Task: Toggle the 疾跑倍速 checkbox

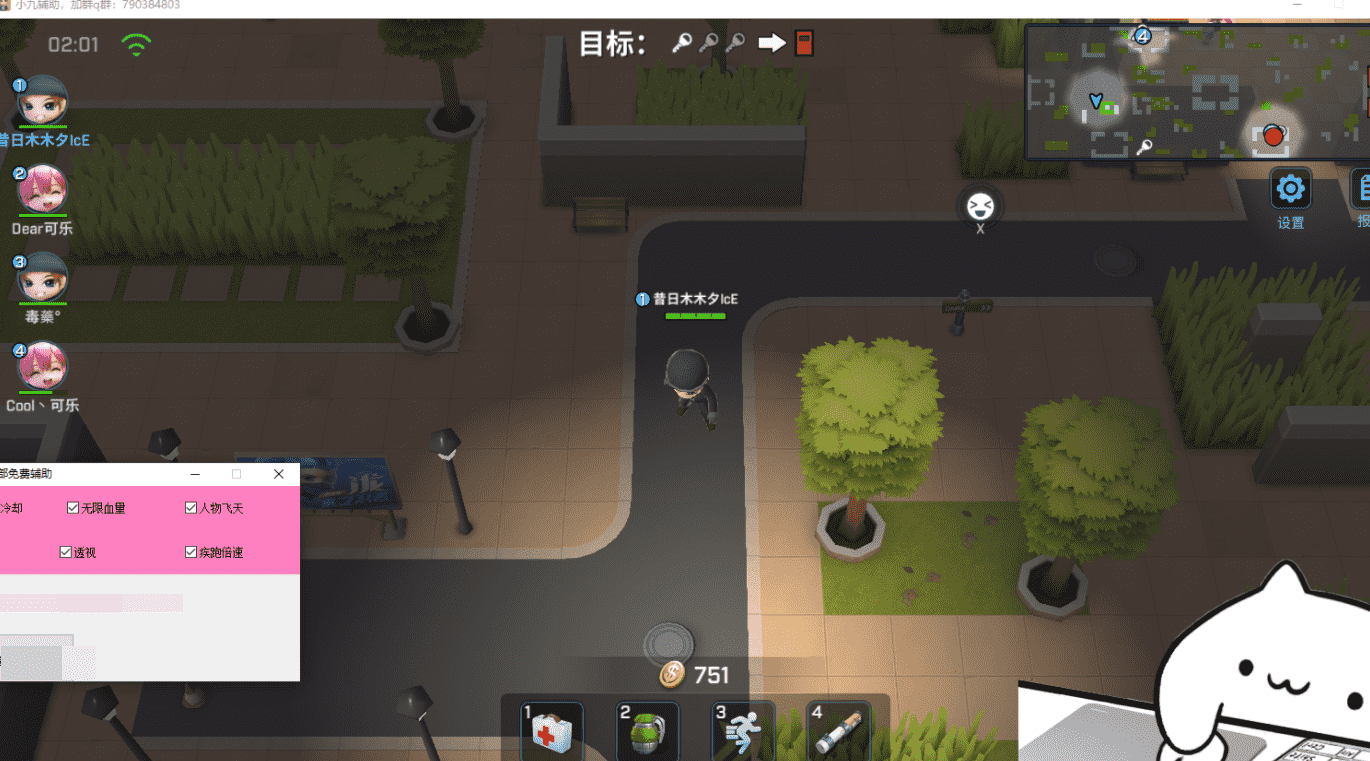Action: [x=191, y=552]
